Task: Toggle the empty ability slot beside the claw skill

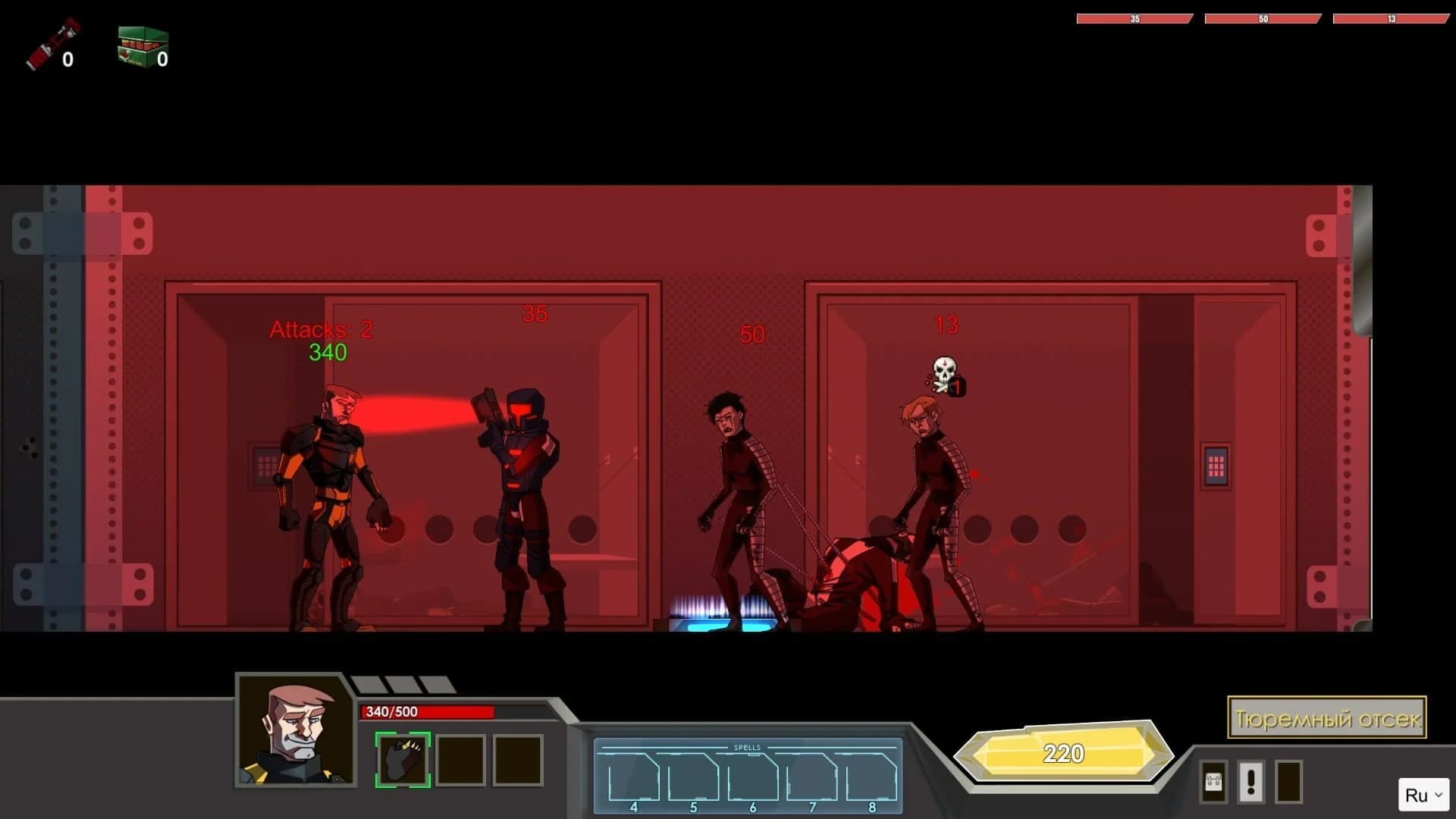Action: click(x=458, y=759)
